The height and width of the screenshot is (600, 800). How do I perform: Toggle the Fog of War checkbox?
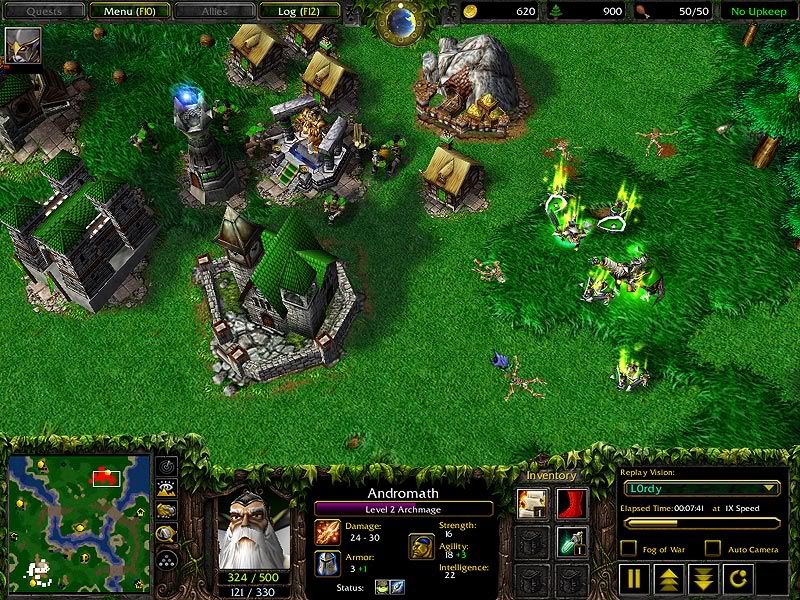(629, 548)
